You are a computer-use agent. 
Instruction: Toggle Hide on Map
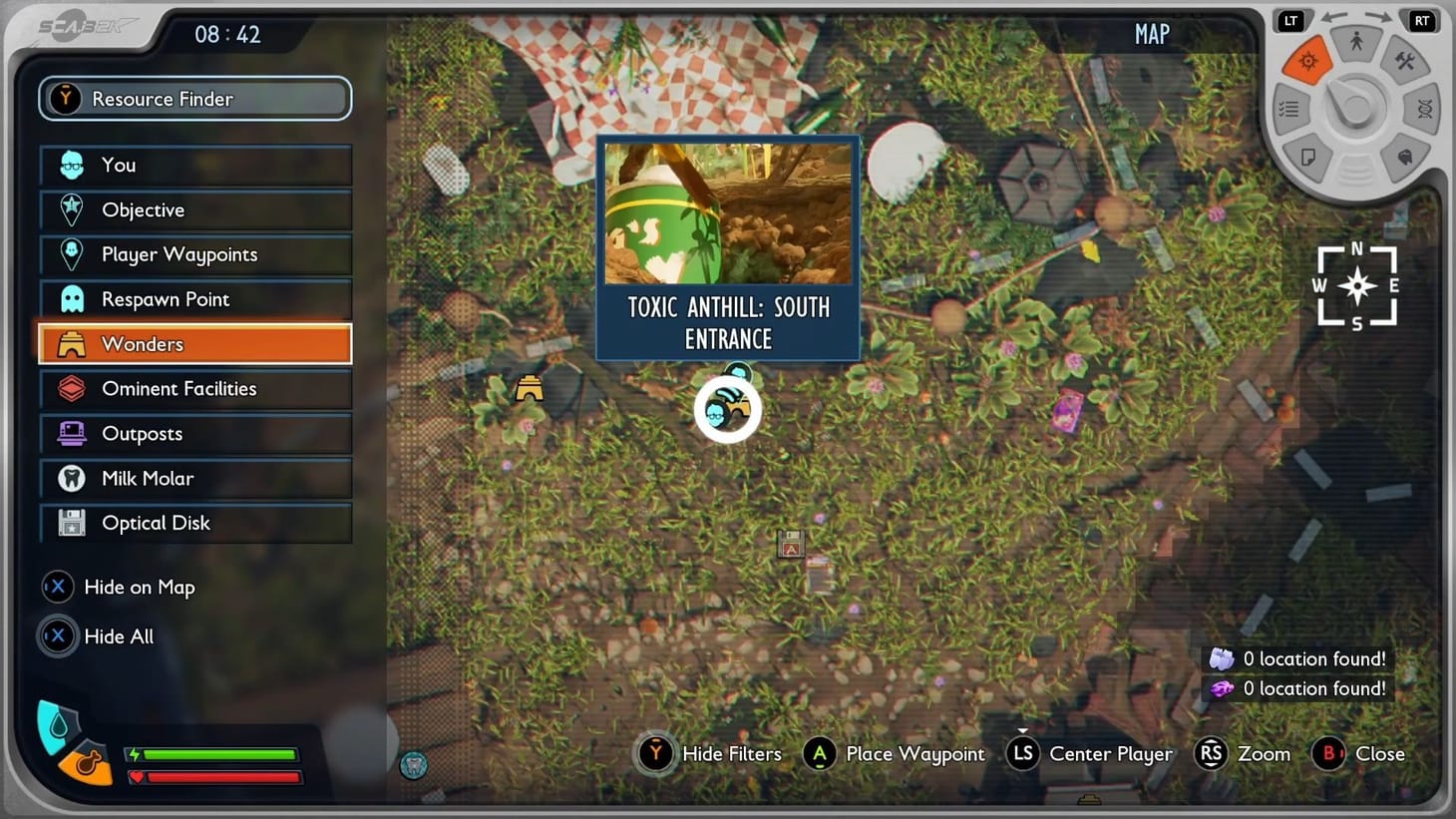(57, 588)
